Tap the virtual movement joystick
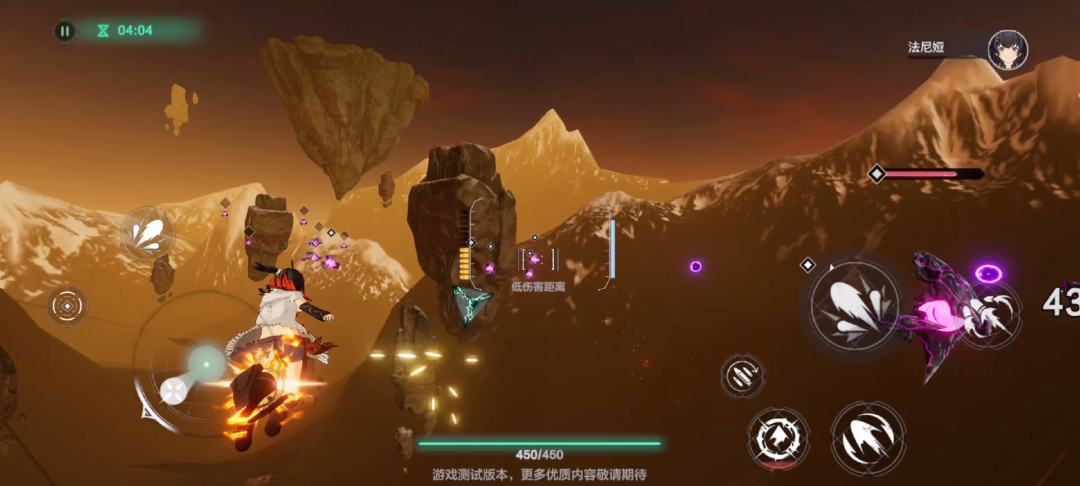The height and width of the screenshot is (486, 1080). pos(205,363)
